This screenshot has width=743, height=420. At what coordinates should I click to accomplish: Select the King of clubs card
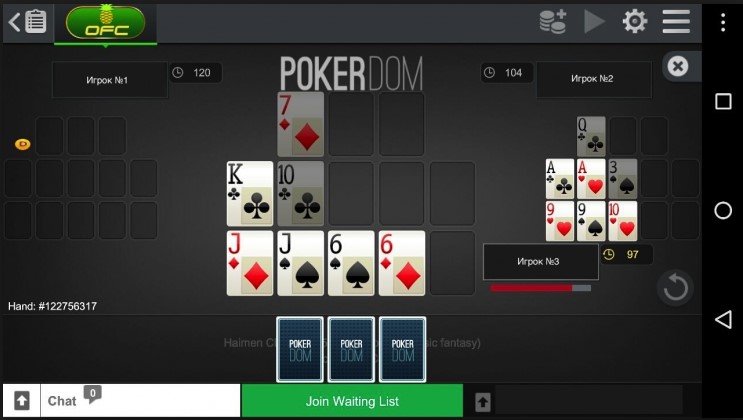249,193
